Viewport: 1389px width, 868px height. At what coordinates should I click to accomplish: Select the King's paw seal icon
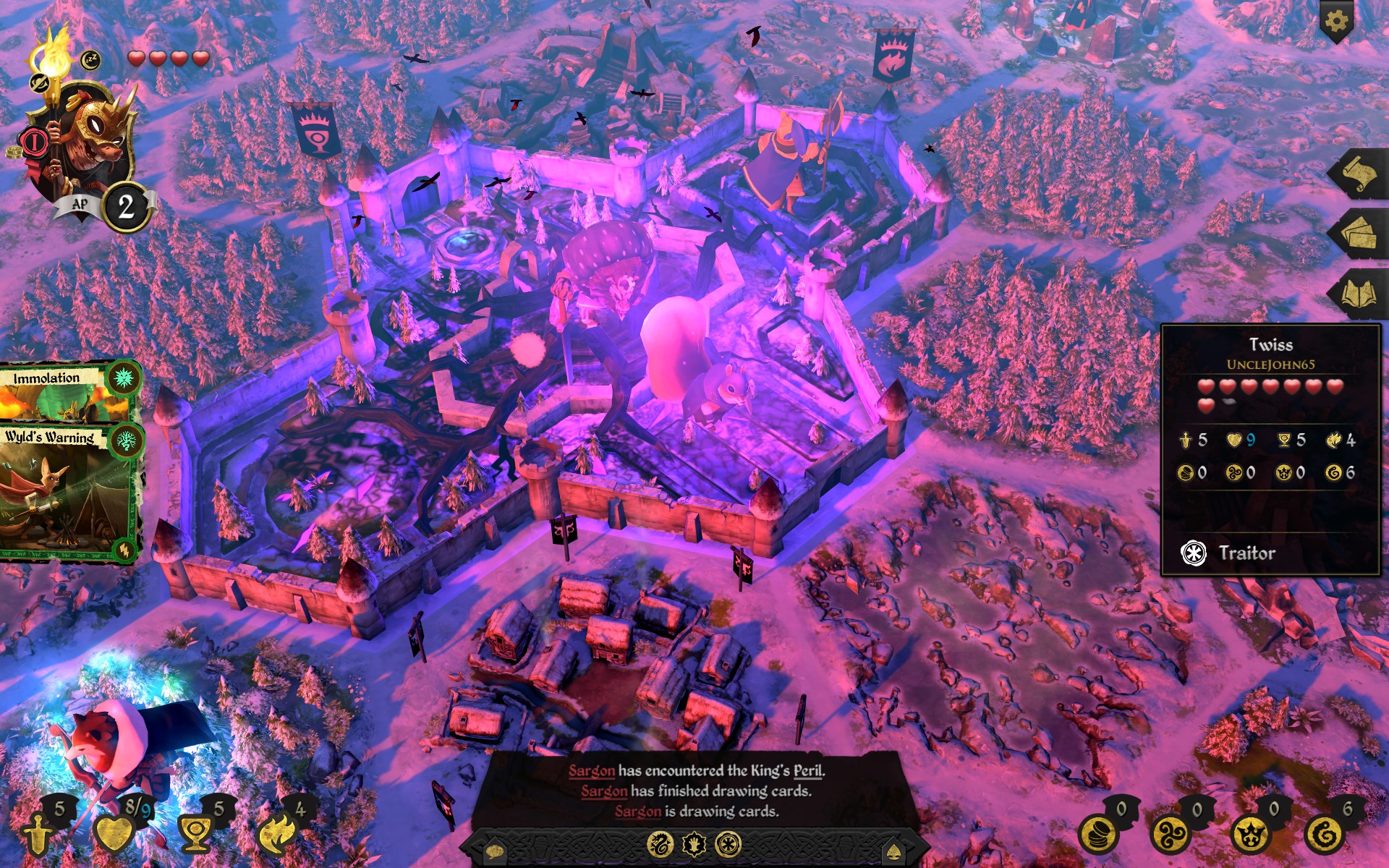(x=692, y=843)
